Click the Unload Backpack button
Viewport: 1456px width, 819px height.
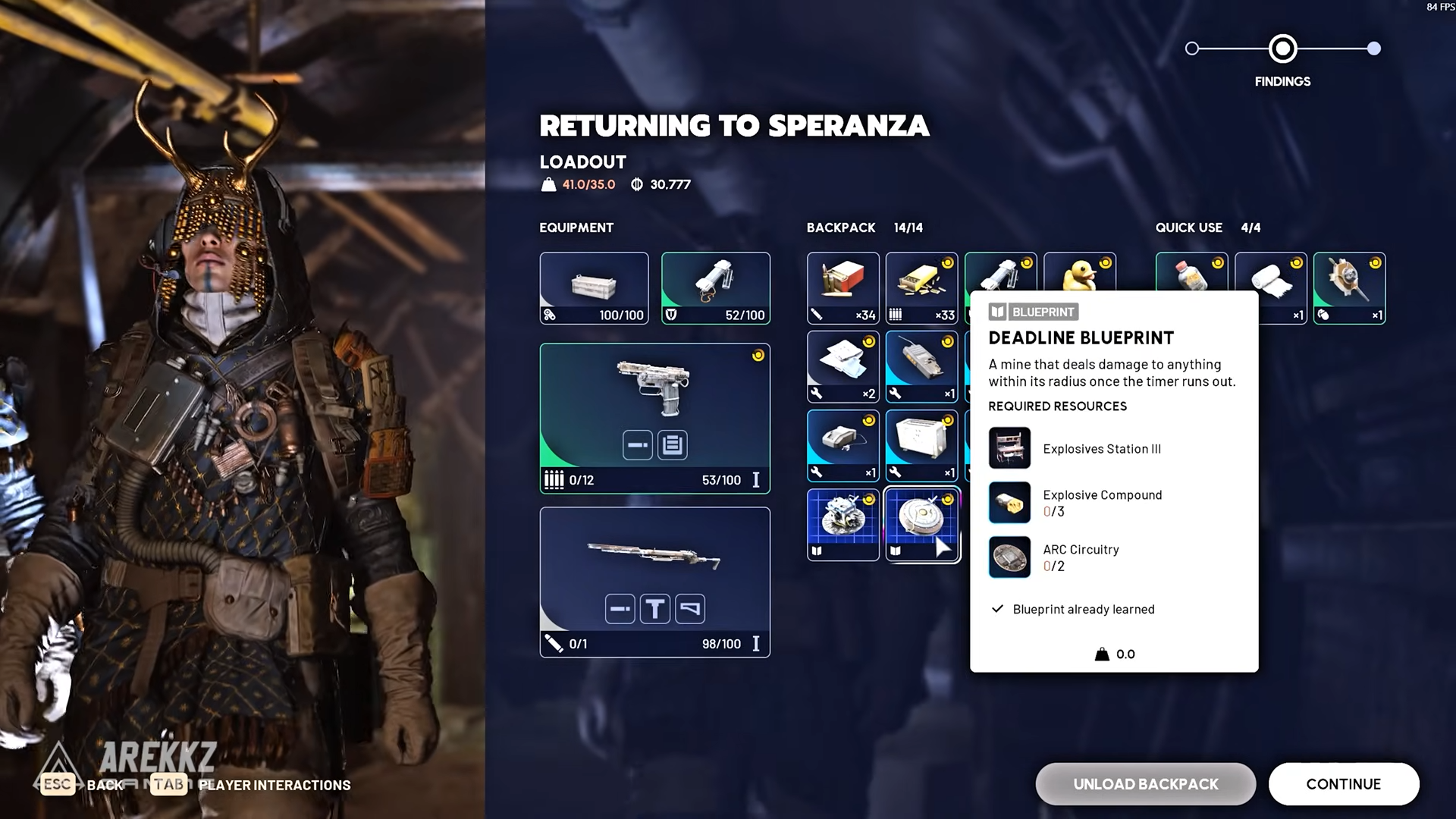pos(1145,784)
